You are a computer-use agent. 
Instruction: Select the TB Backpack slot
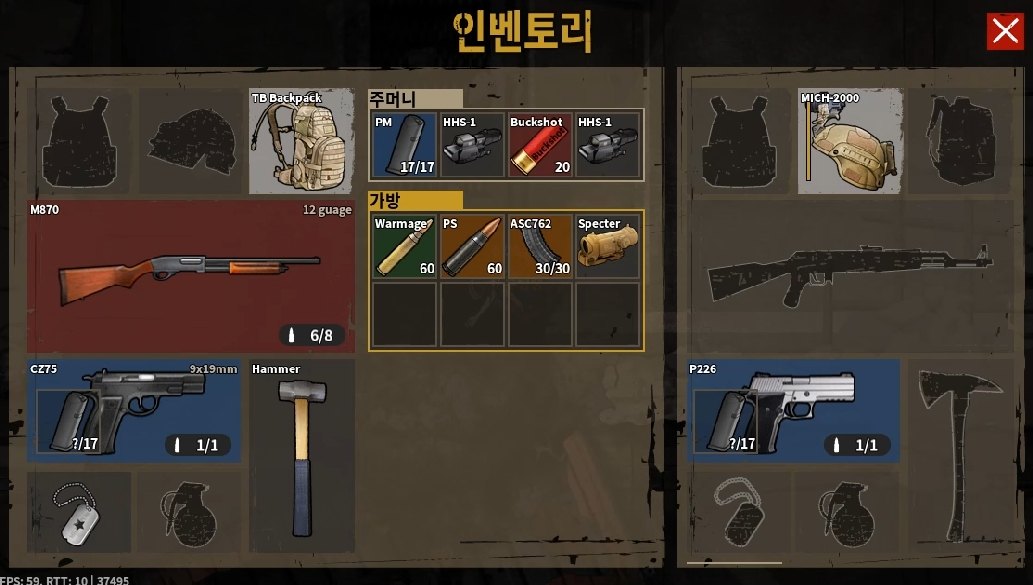(x=301, y=141)
